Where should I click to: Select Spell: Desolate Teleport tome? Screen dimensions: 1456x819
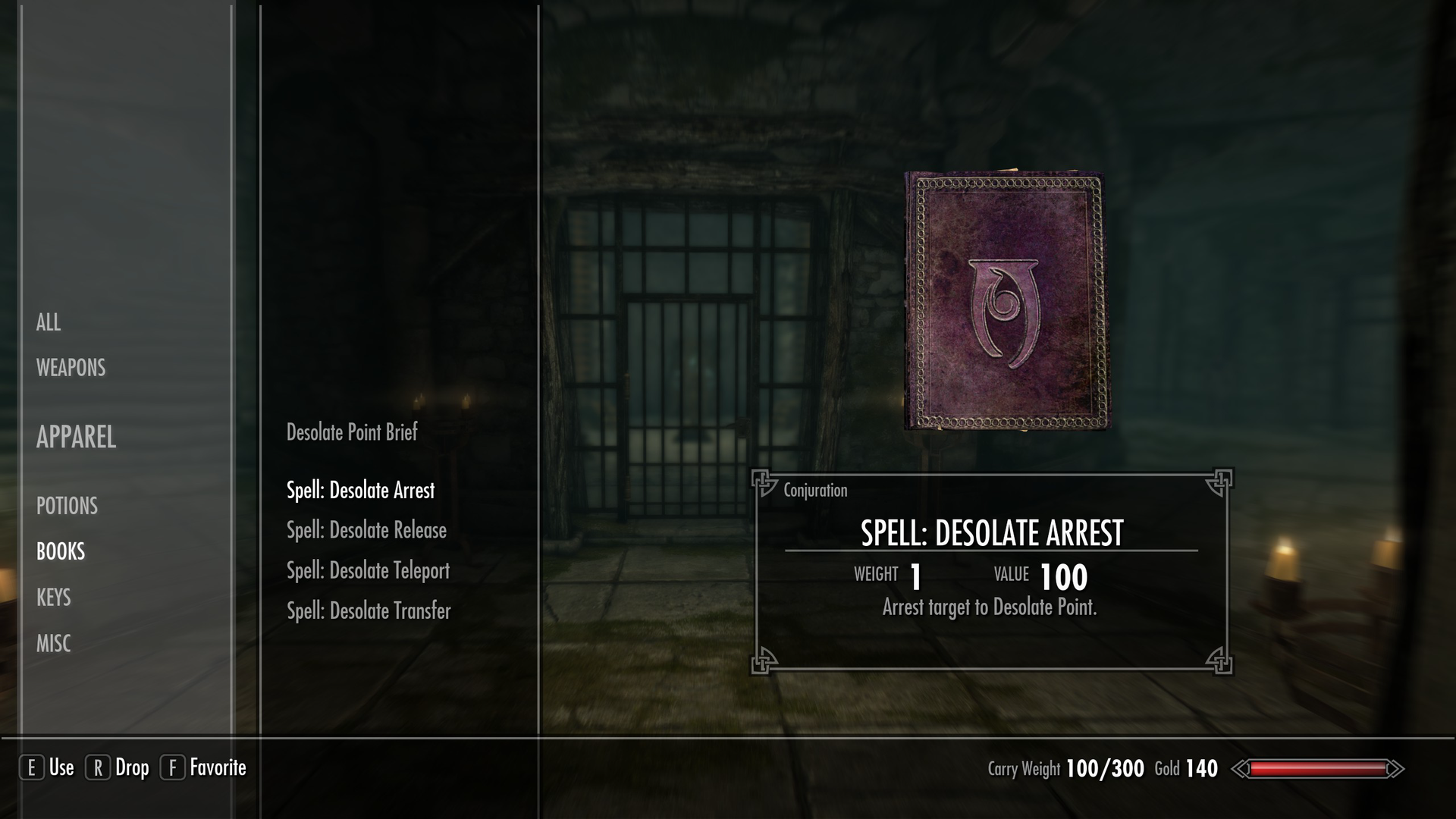coord(368,571)
